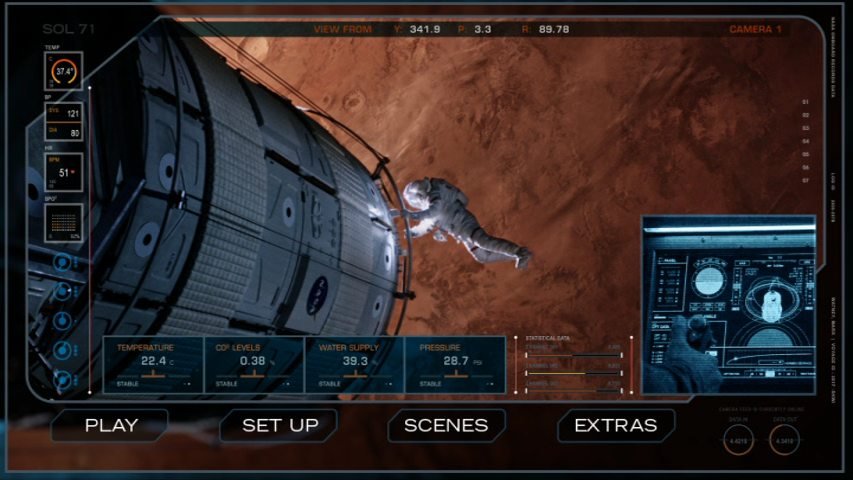Choose the EXTRAS menu option
Image resolution: width=853 pixels, height=480 pixels.
[x=616, y=425]
